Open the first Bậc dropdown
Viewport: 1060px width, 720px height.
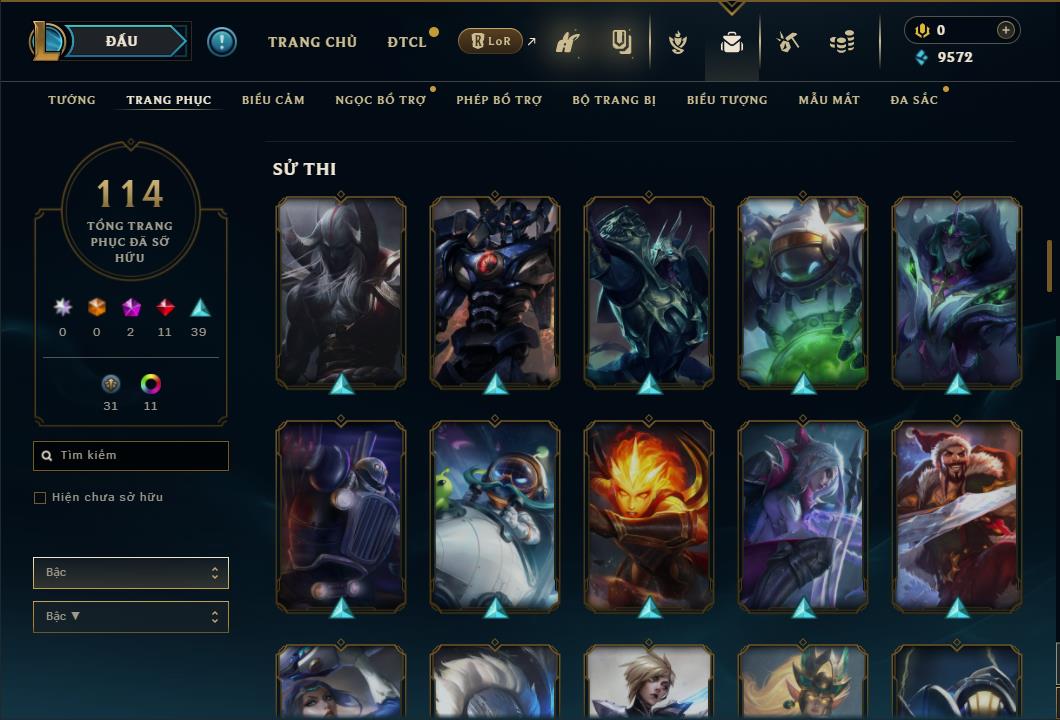131,573
